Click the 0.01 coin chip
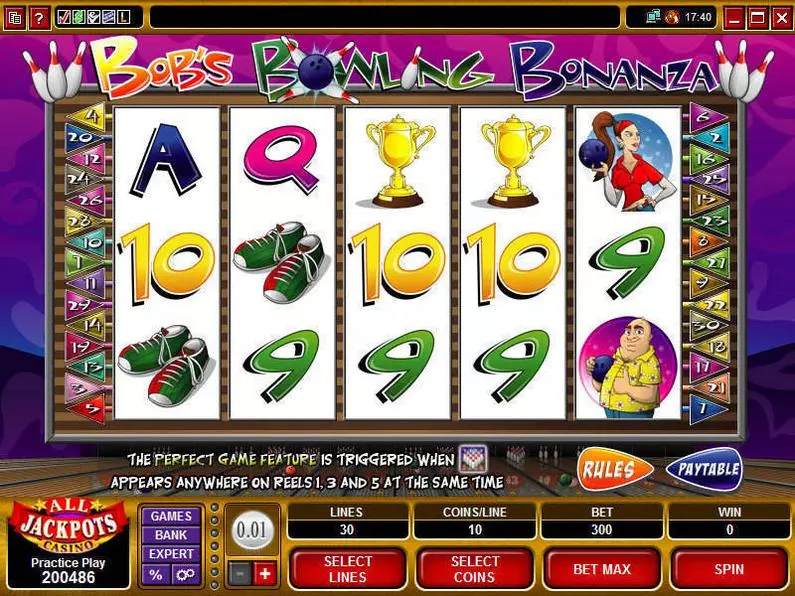This screenshot has height=596, width=795. click(x=252, y=529)
